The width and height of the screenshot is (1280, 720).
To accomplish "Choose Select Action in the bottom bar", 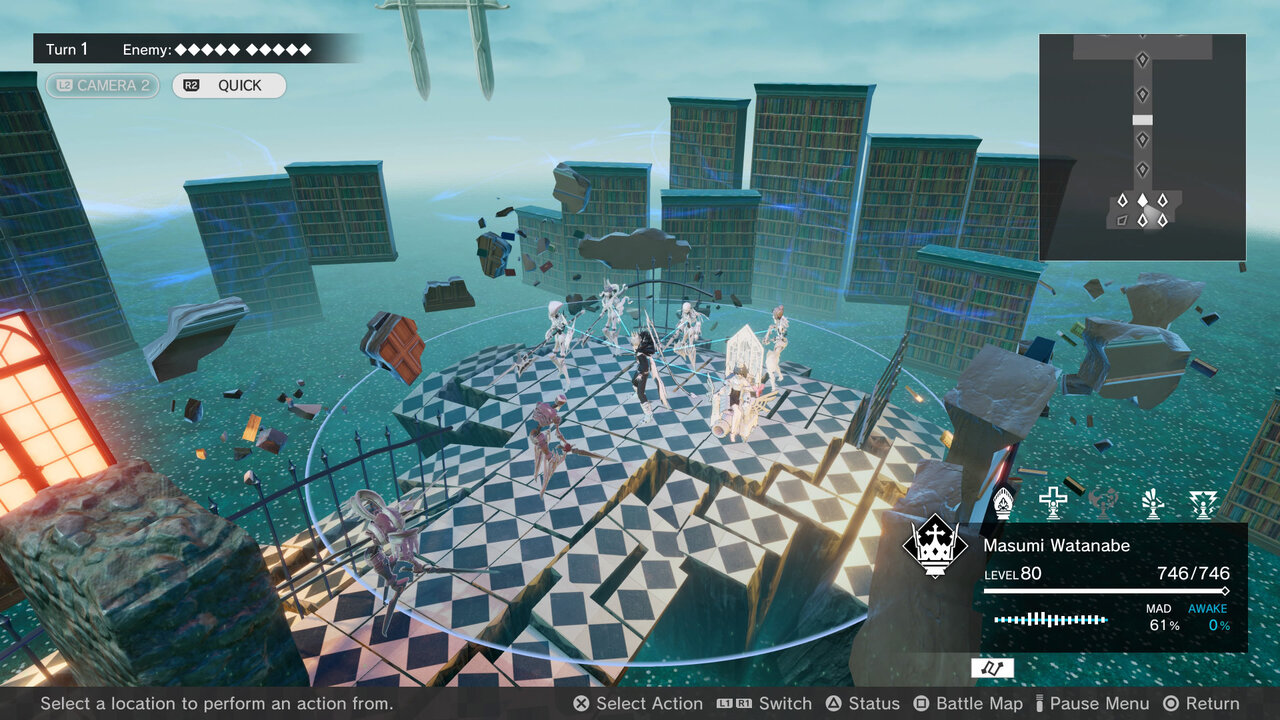I will 637,704.
